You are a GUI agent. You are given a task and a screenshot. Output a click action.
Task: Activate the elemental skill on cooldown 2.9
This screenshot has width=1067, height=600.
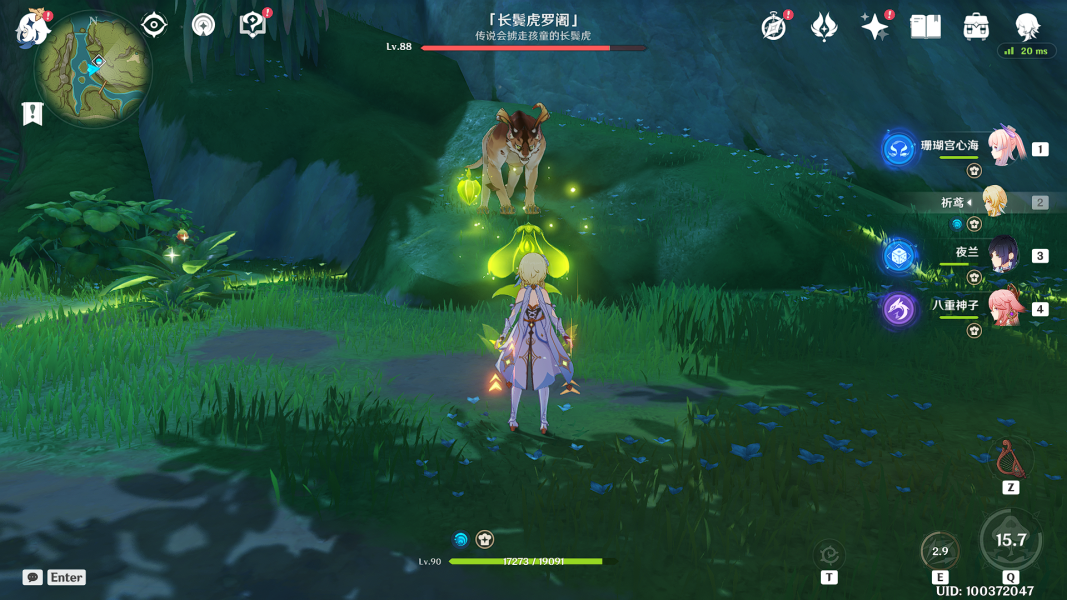click(940, 551)
